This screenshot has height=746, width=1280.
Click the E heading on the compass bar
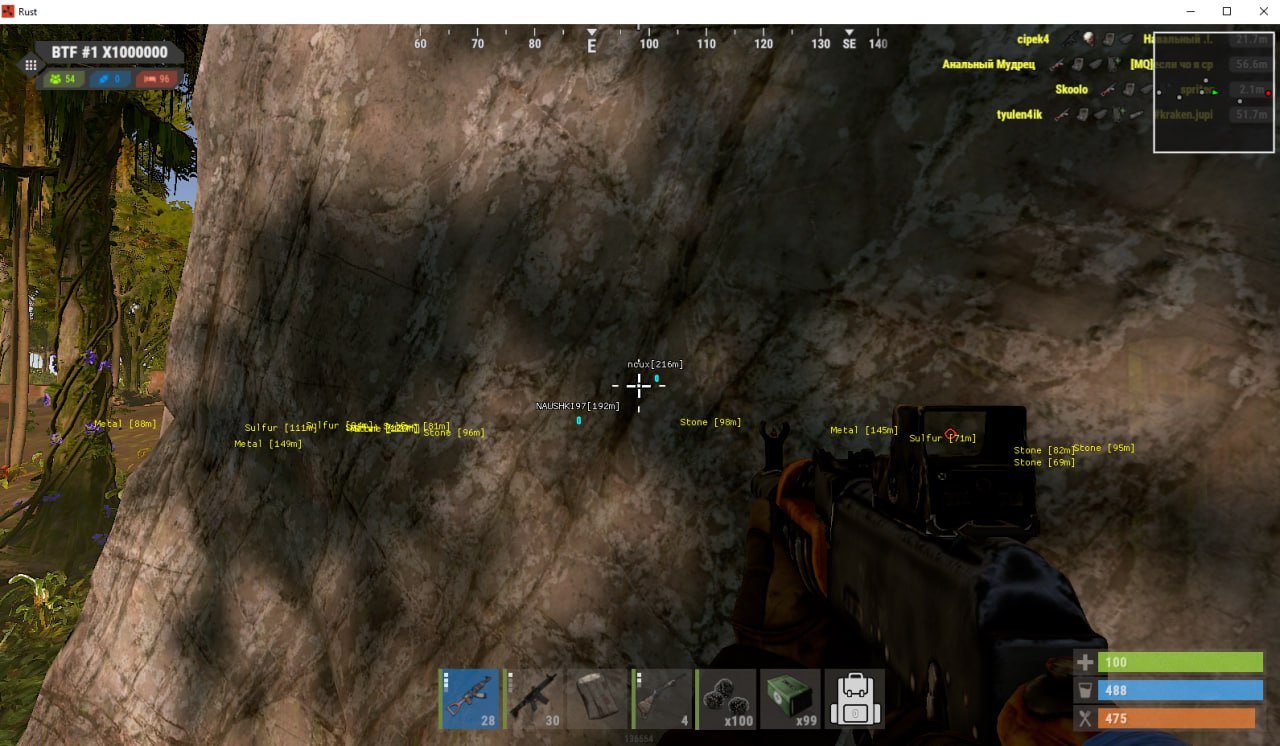[x=592, y=44]
